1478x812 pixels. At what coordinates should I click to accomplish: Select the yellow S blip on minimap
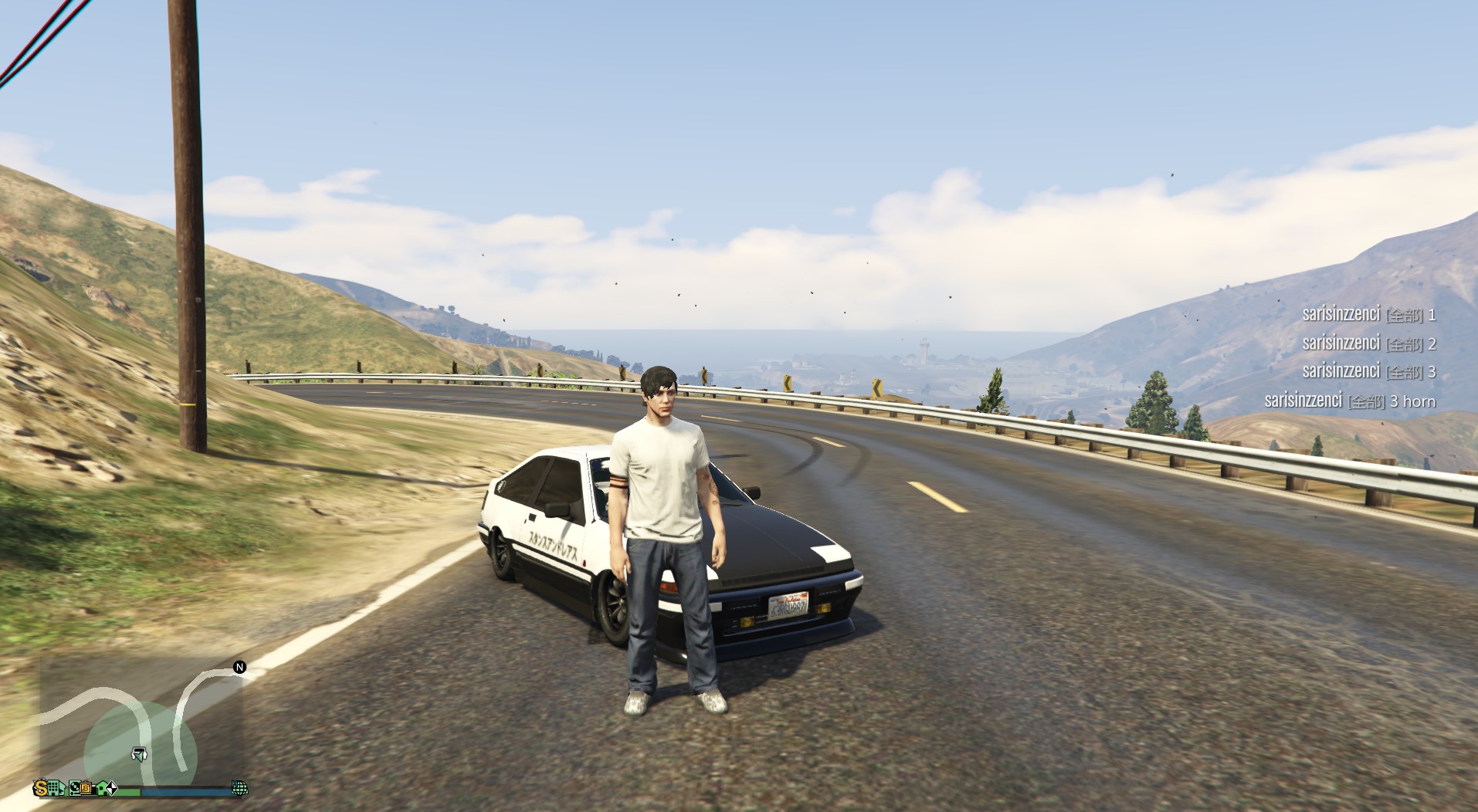[x=41, y=788]
